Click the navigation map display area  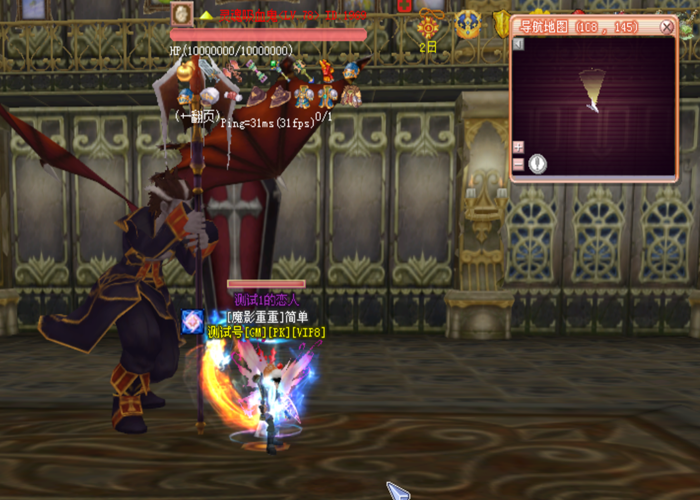coord(594,105)
